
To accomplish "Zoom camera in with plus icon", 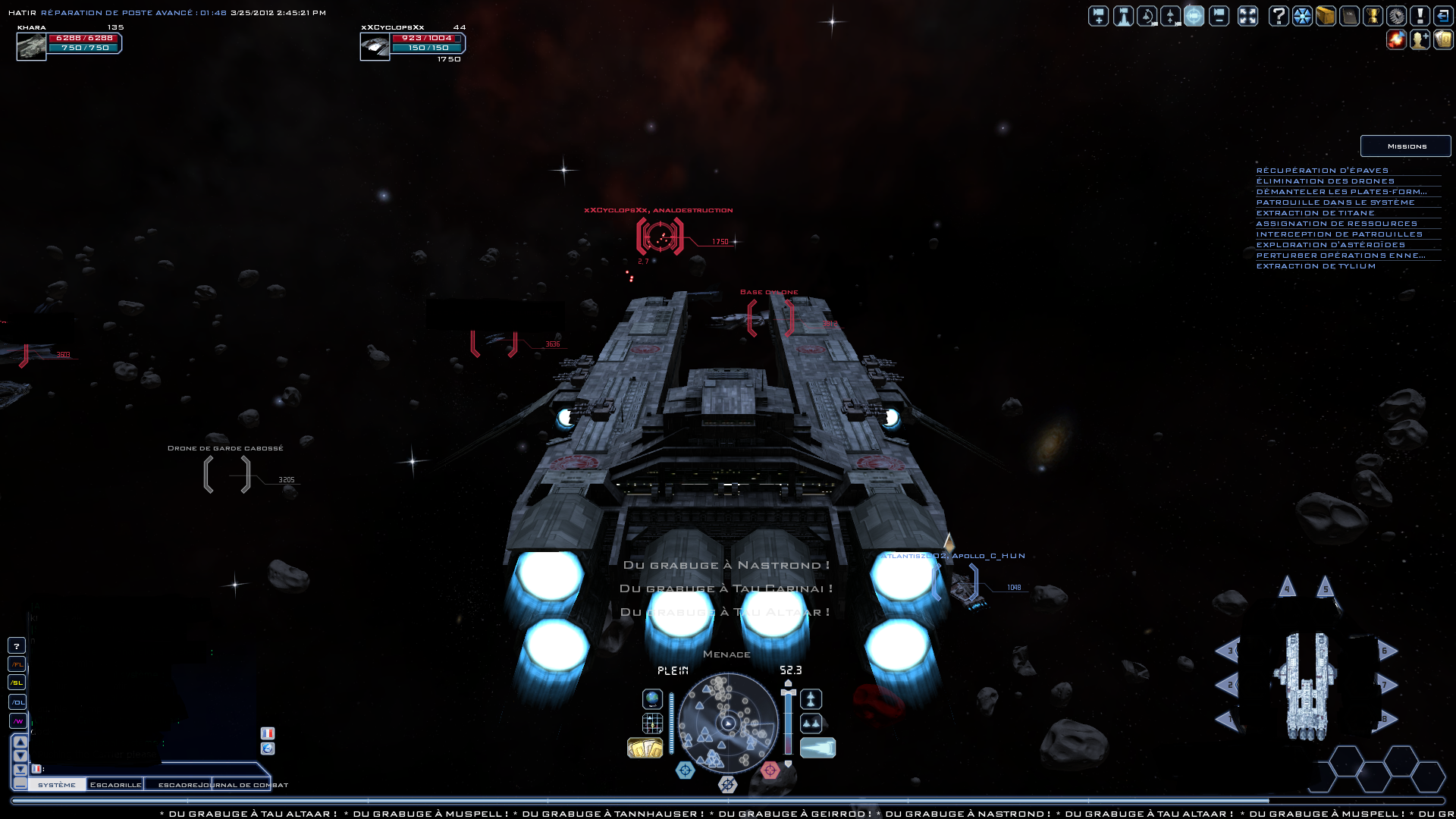I will pyautogui.click(x=1099, y=16).
